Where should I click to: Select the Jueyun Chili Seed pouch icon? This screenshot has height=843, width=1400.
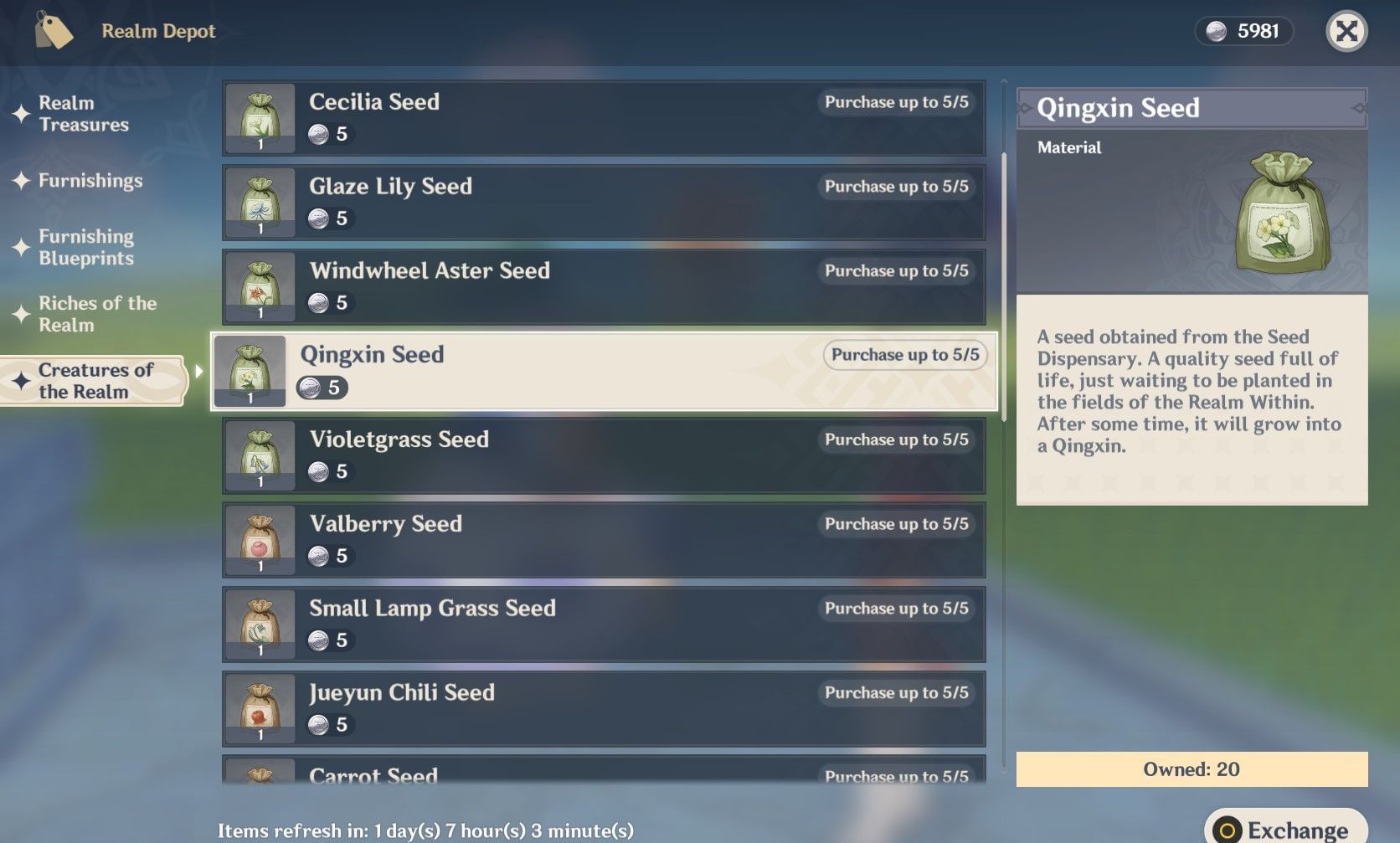[258, 708]
